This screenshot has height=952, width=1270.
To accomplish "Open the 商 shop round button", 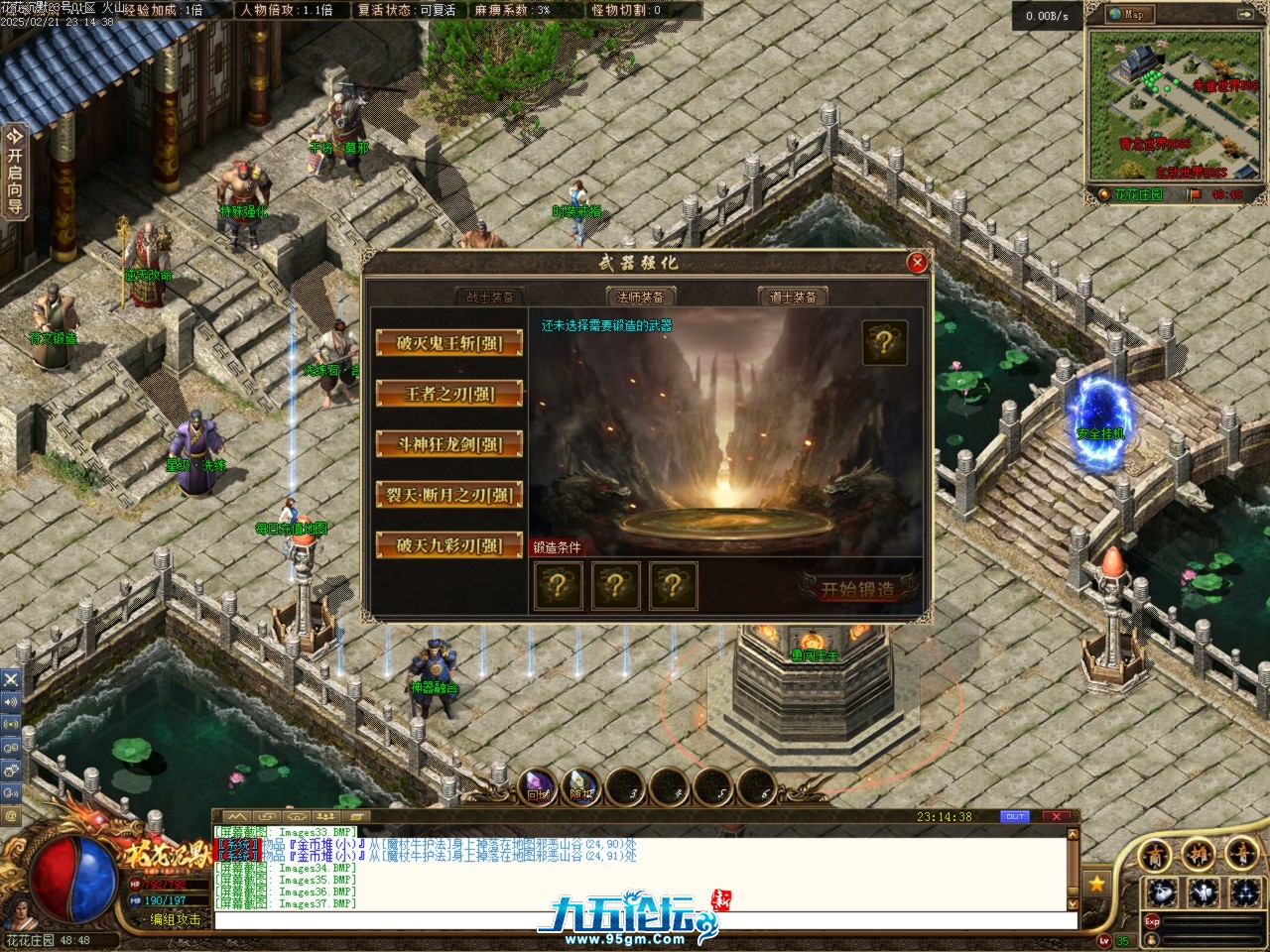I will point(1156,854).
